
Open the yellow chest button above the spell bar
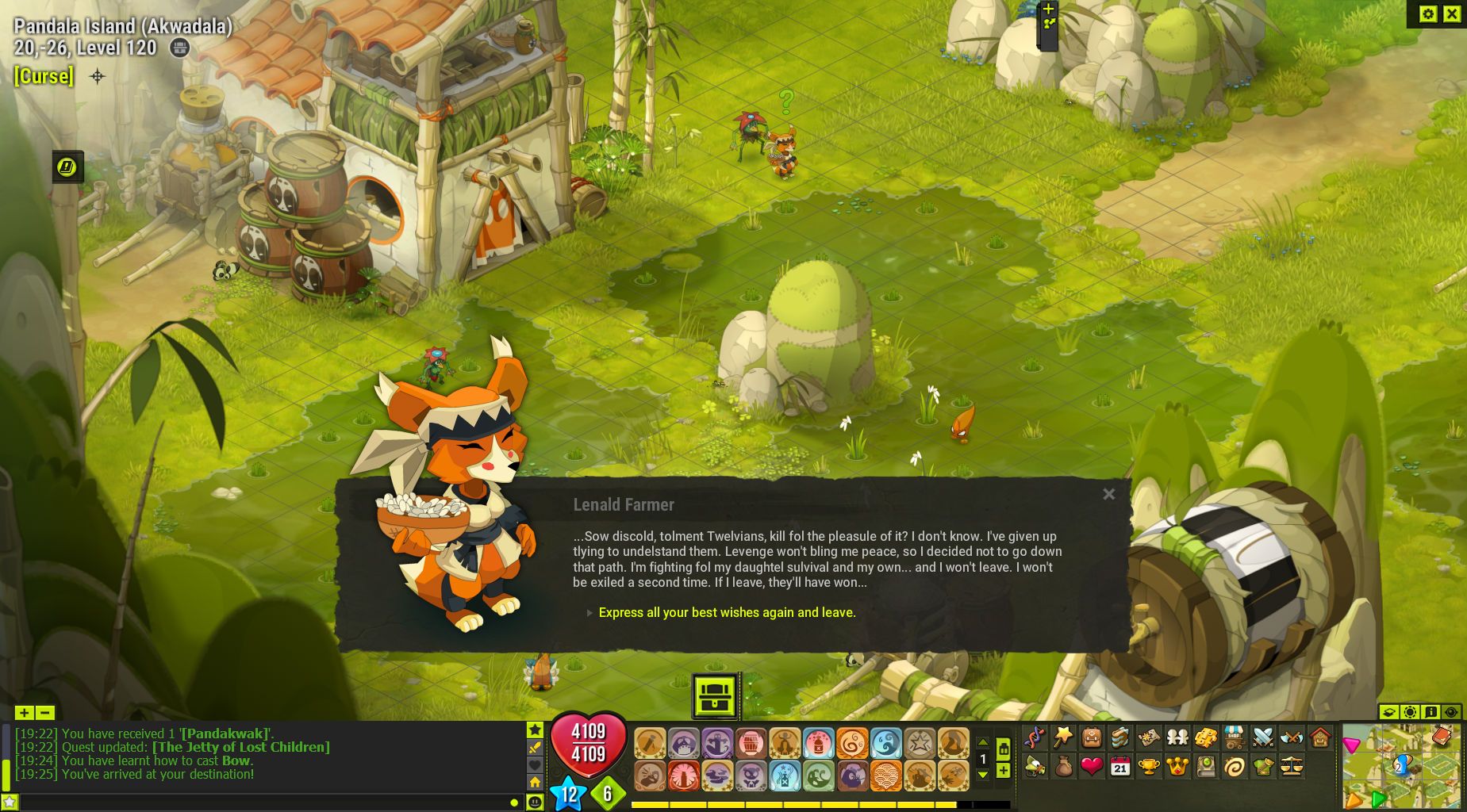tap(716, 695)
